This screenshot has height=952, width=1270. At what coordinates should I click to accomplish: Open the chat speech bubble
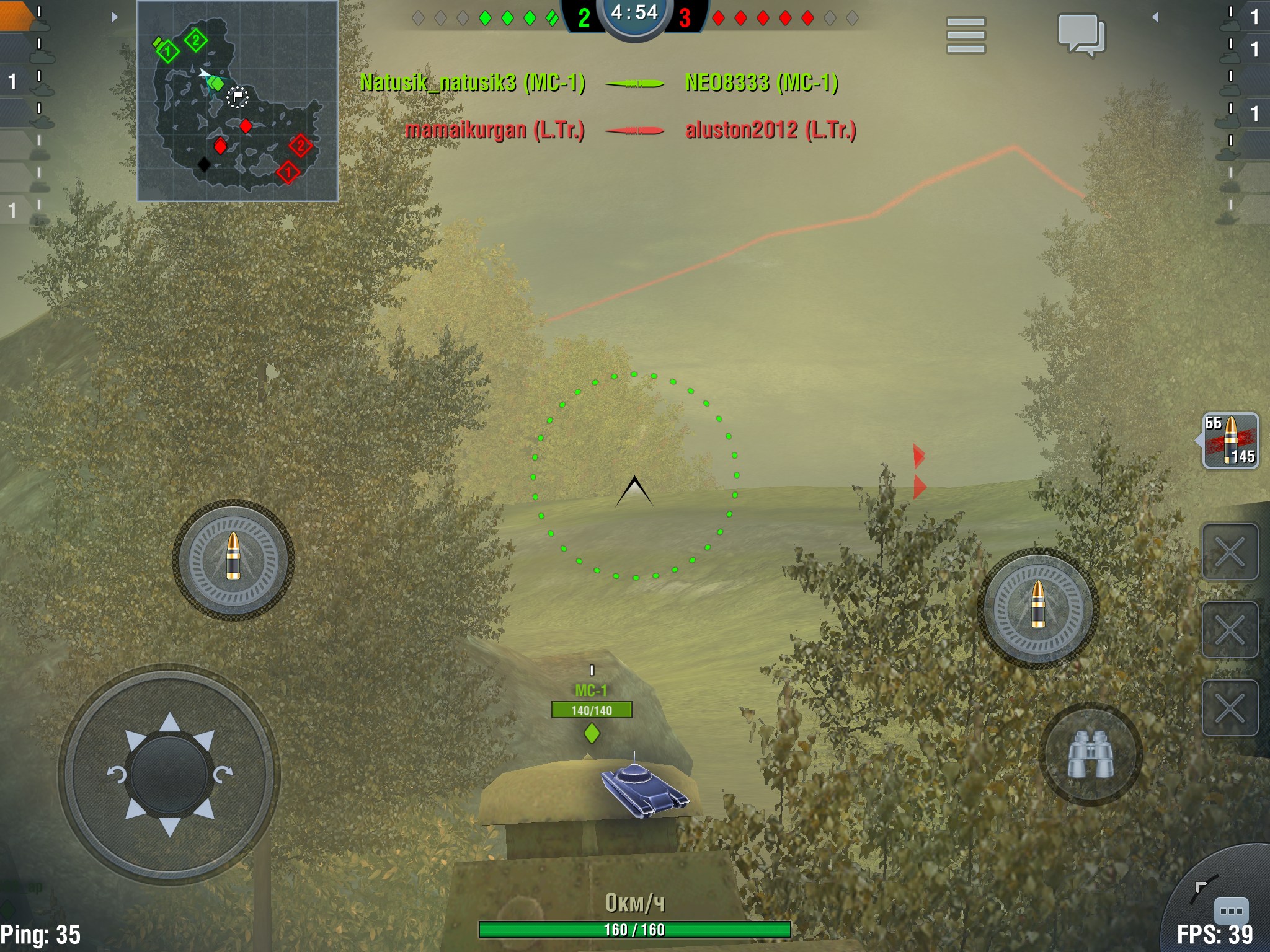click(x=1081, y=35)
